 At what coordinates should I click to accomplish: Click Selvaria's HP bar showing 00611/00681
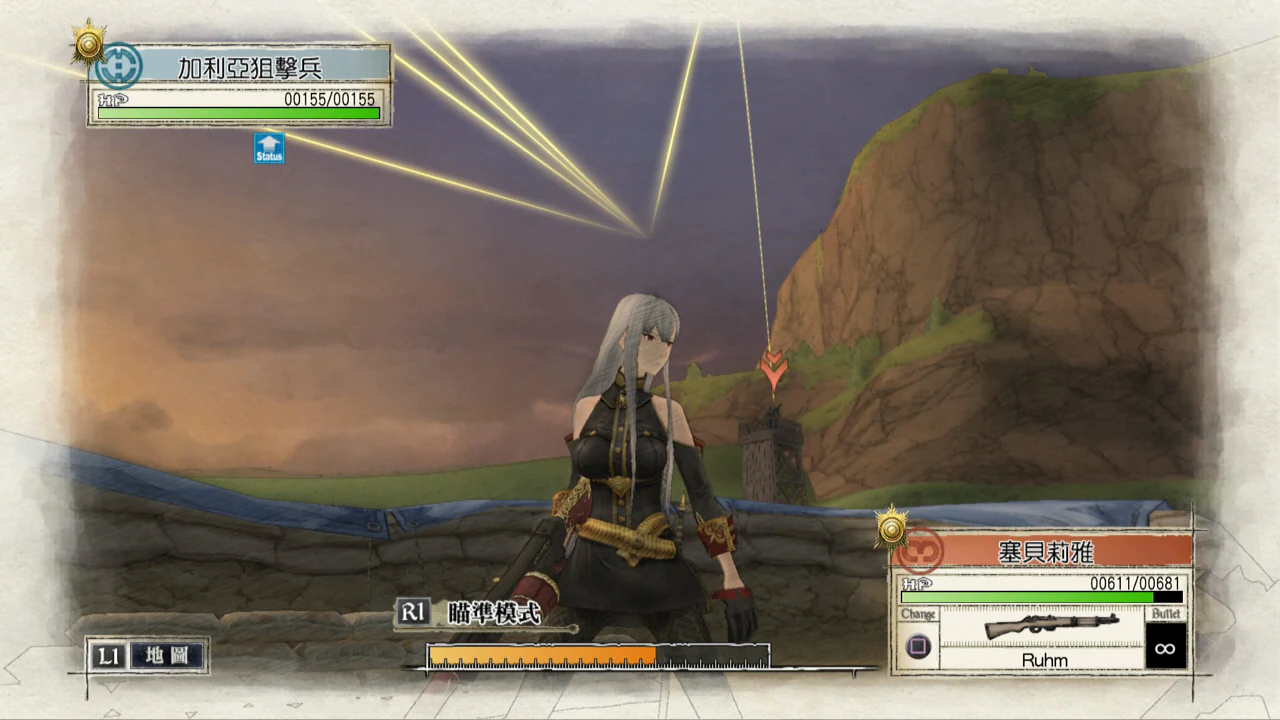coord(1055,597)
